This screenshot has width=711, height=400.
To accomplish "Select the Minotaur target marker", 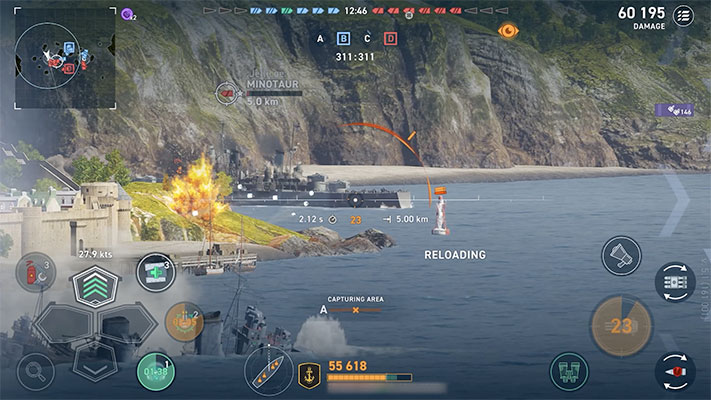I will [x=228, y=94].
